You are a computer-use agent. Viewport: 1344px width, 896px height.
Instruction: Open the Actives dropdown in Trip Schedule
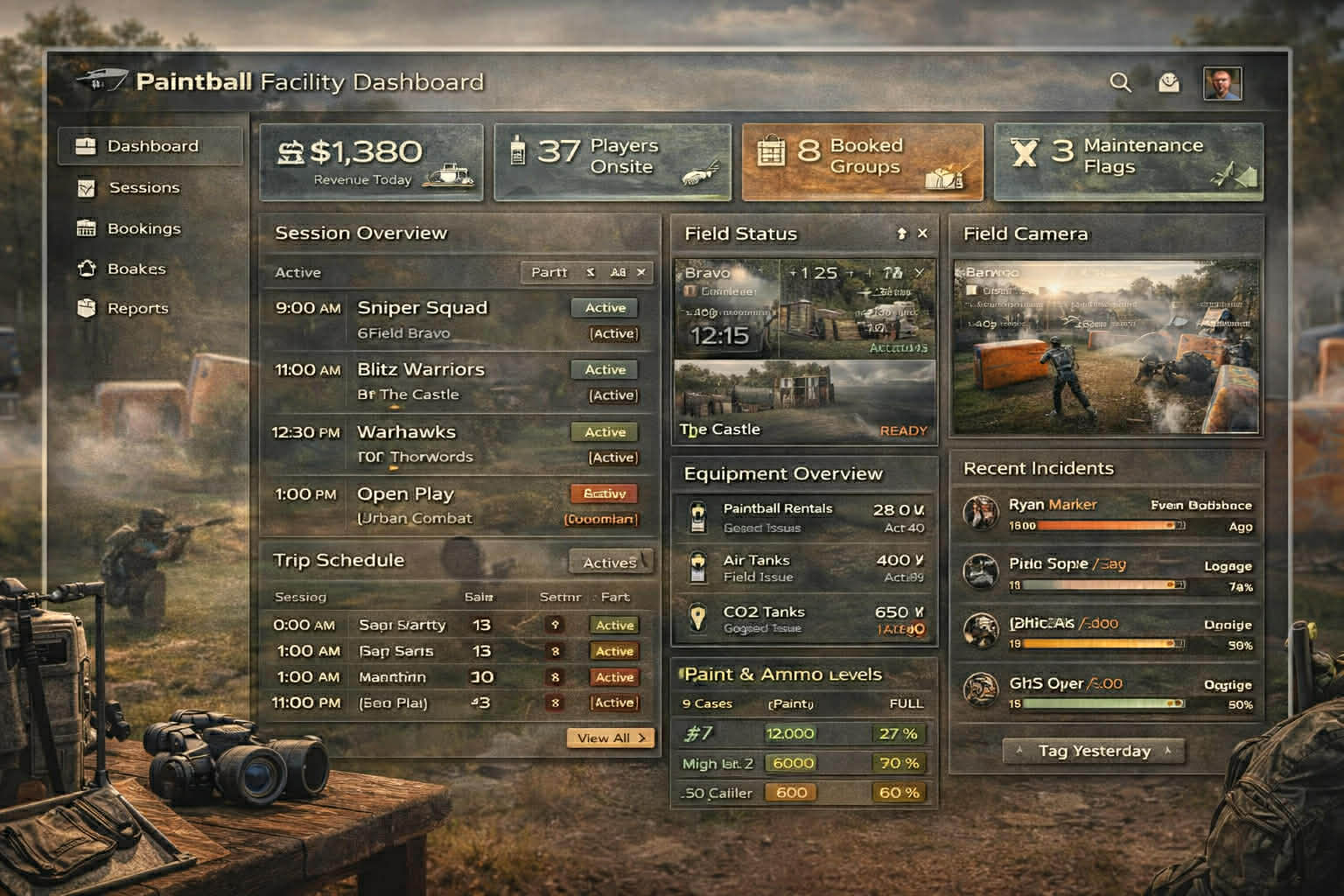[610, 562]
